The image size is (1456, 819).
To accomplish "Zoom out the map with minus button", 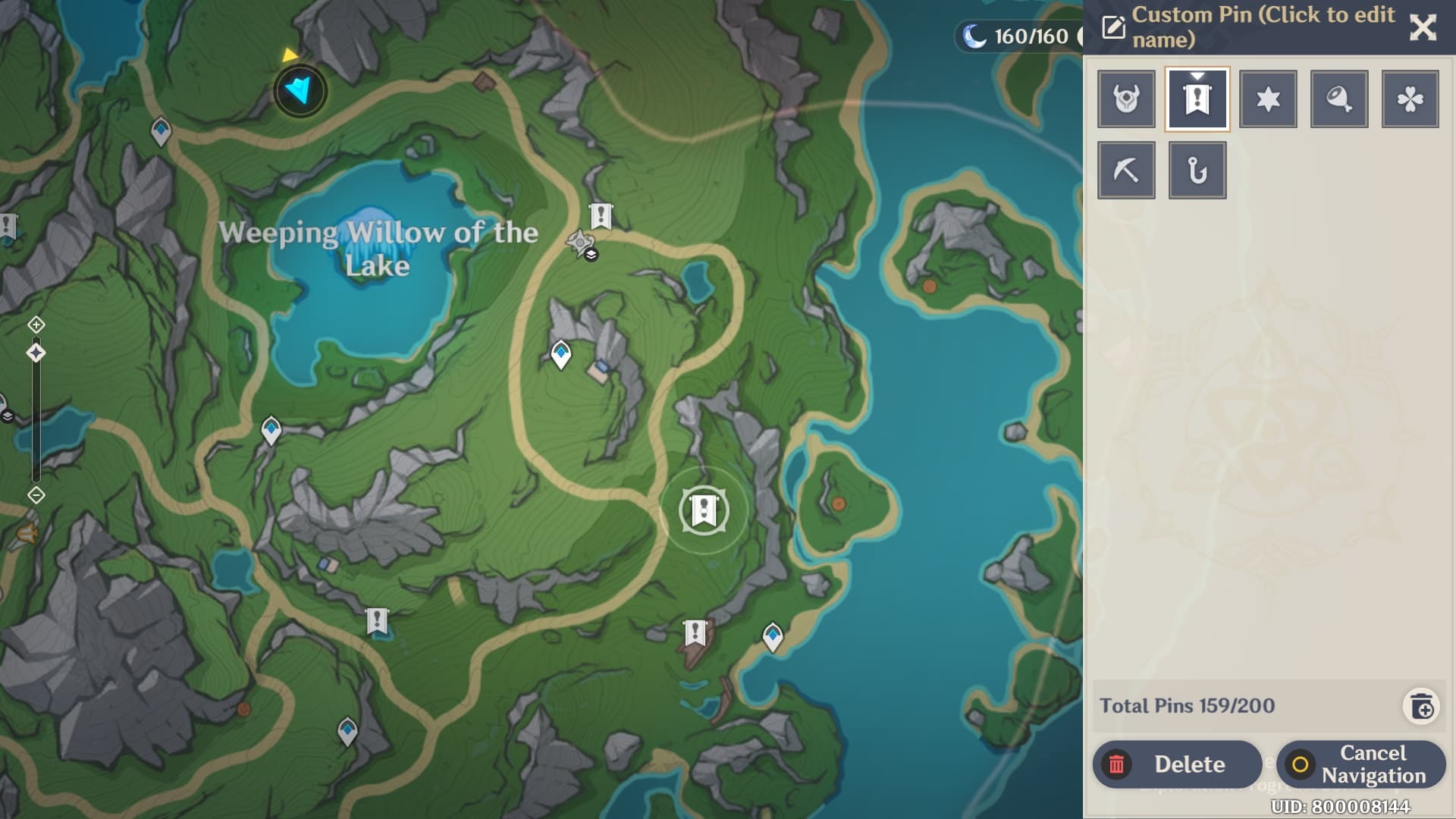I will pyautogui.click(x=36, y=495).
